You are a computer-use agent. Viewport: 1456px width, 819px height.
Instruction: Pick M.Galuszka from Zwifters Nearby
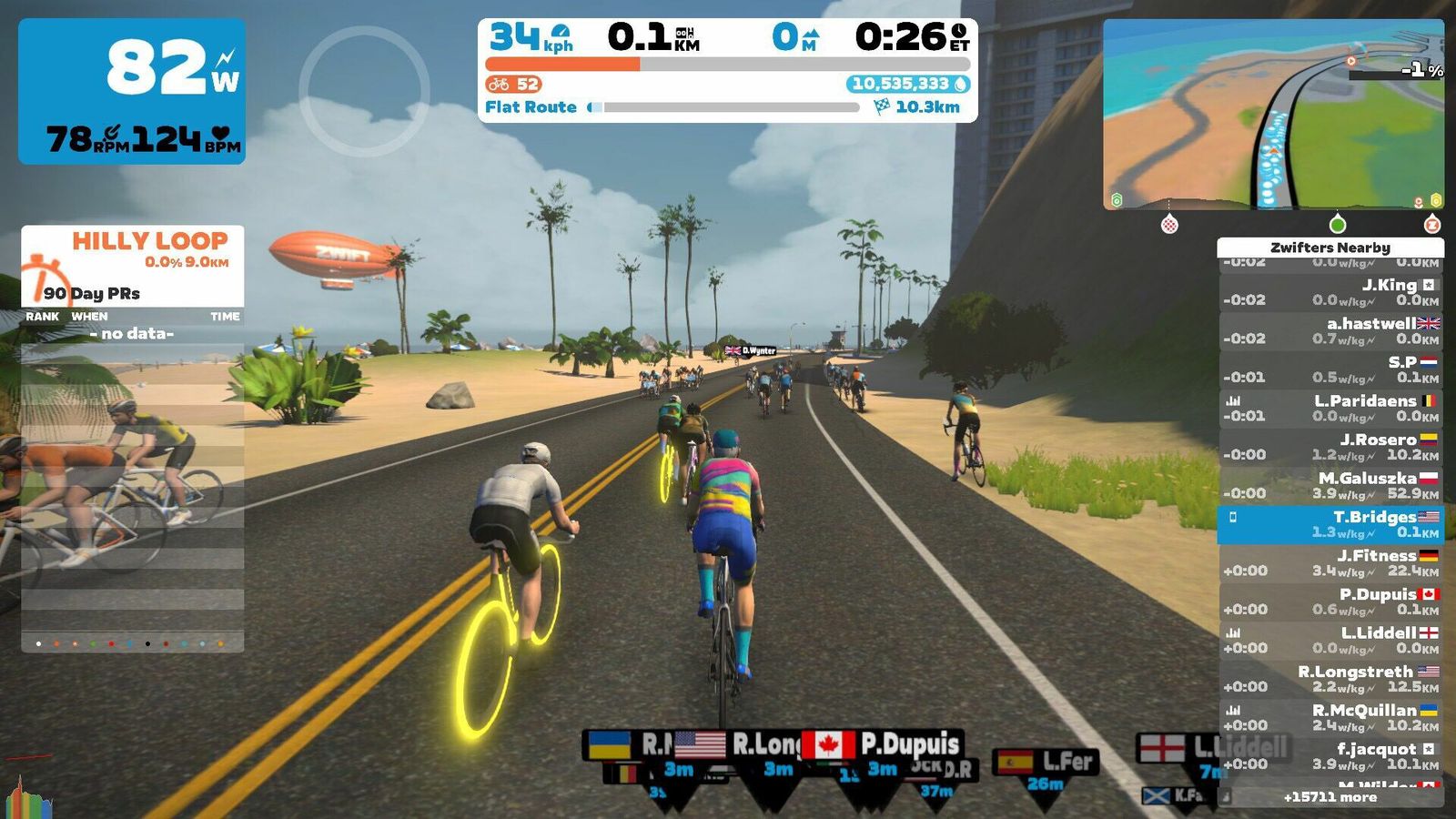[1330, 485]
